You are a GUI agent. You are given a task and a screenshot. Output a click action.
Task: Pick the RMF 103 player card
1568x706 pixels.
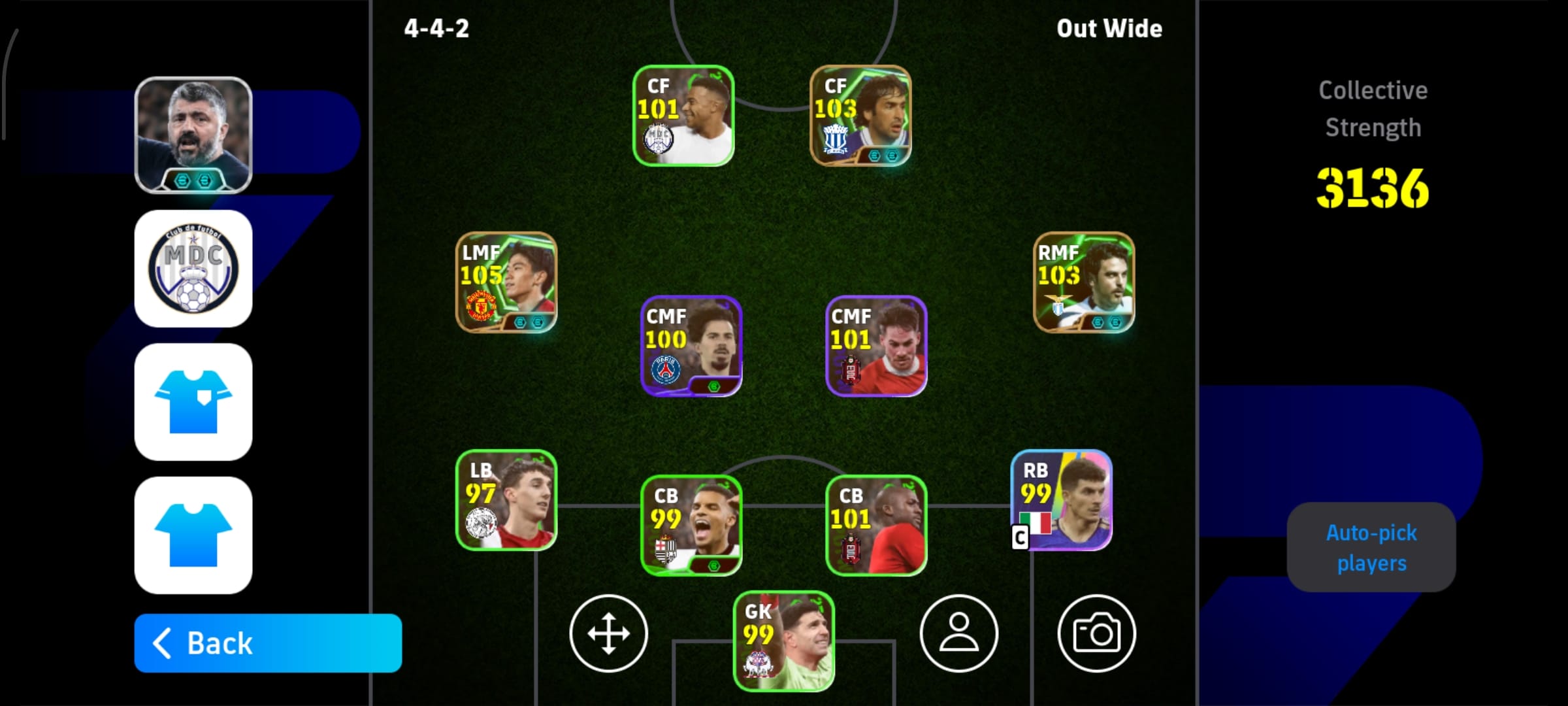click(1084, 282)
